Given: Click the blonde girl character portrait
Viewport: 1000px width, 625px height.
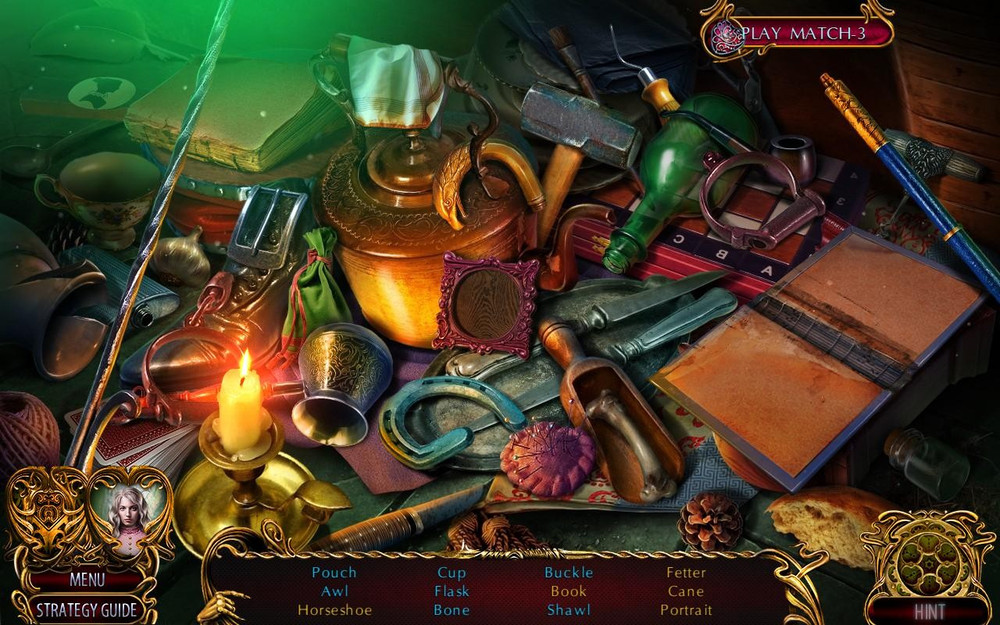Looking at the screenshot, I should coord(127,511).
